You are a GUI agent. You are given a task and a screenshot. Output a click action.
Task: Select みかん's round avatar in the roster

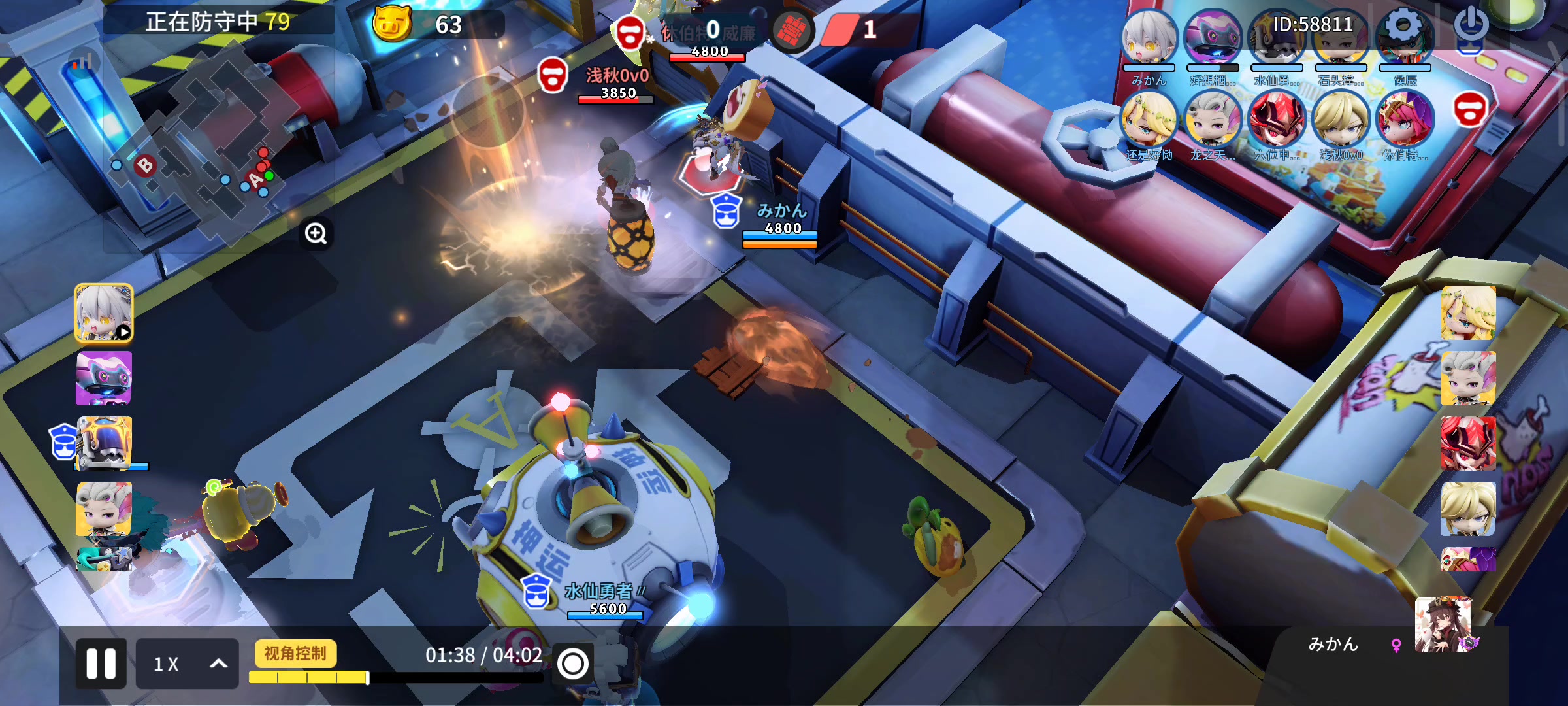pos(1149,38)
